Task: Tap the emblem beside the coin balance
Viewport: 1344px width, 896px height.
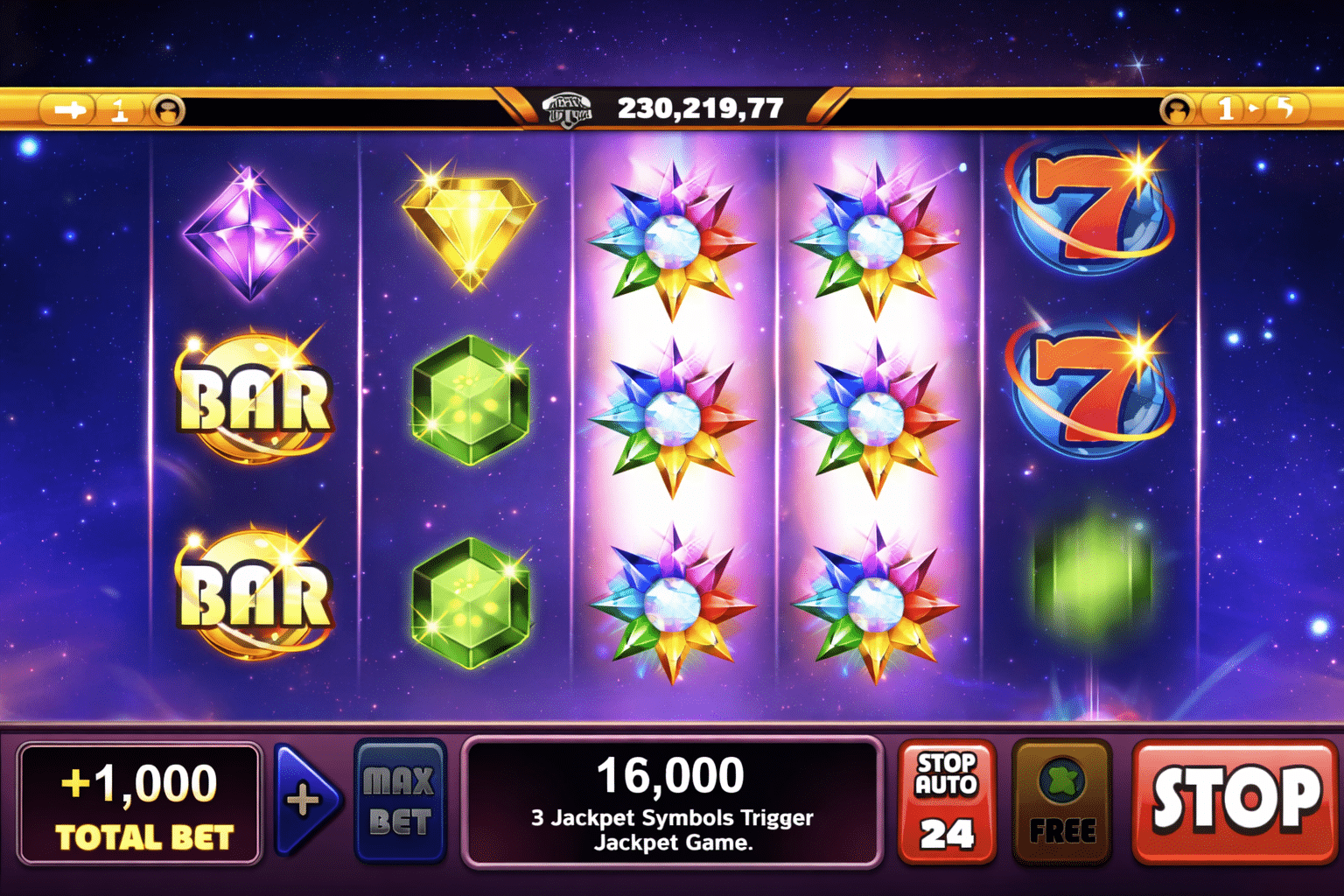Action: pyautogui.click(x=567, y=110)
